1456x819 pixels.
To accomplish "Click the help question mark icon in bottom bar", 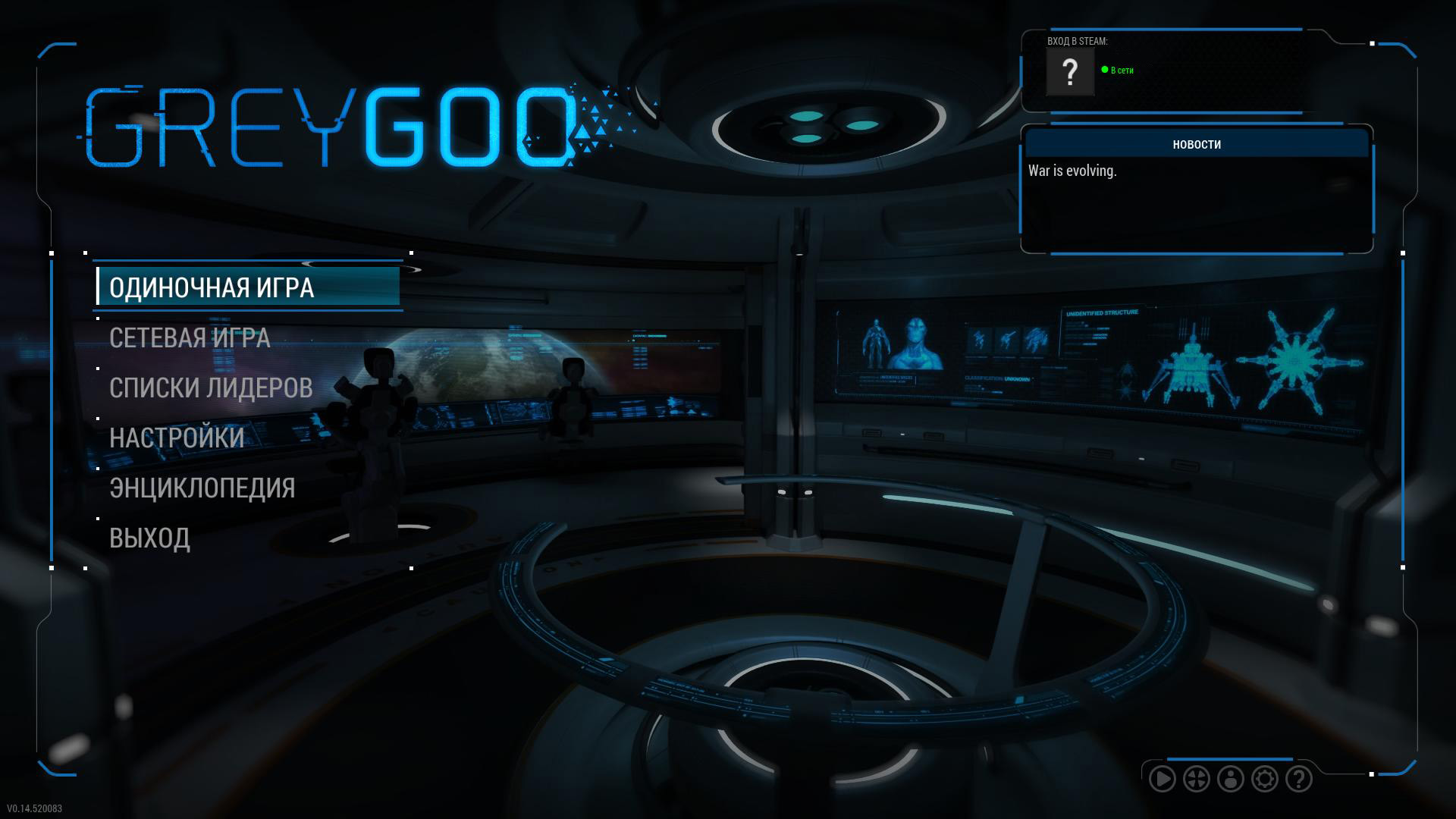I will pos(1299,779).
